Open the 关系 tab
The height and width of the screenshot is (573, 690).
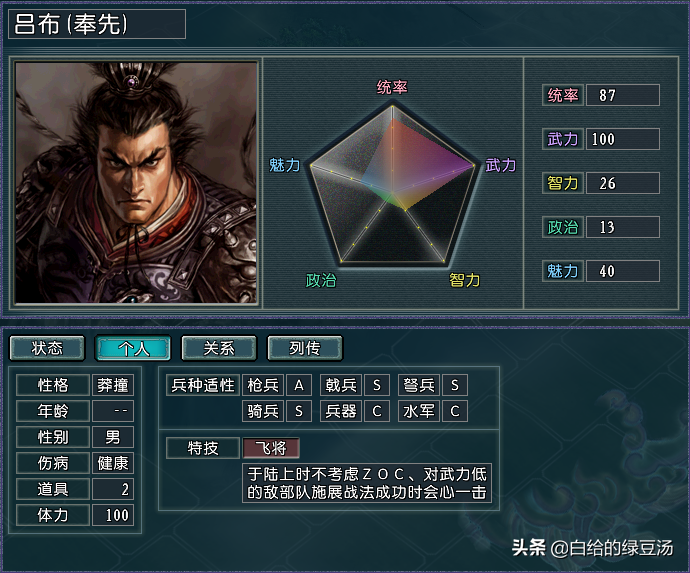(219, 348)
